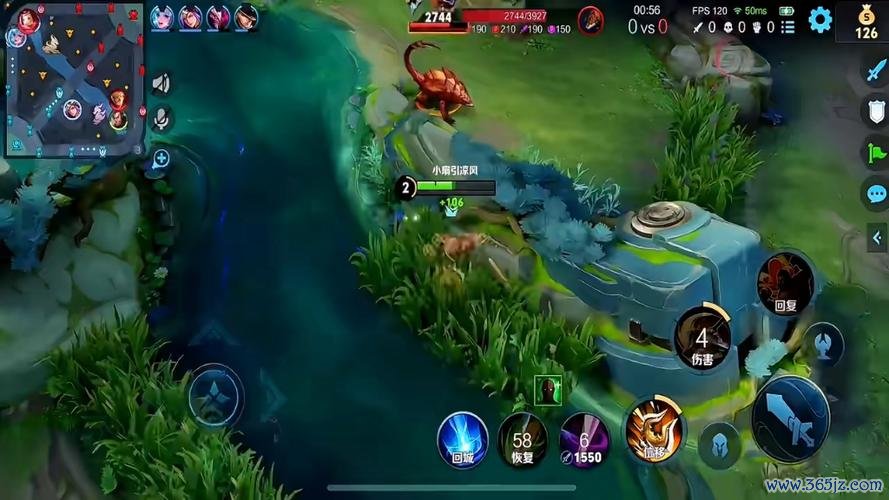This screenshot has height=500, width=889.
Task: Open the settings gear menu
Action: [820, 20]
